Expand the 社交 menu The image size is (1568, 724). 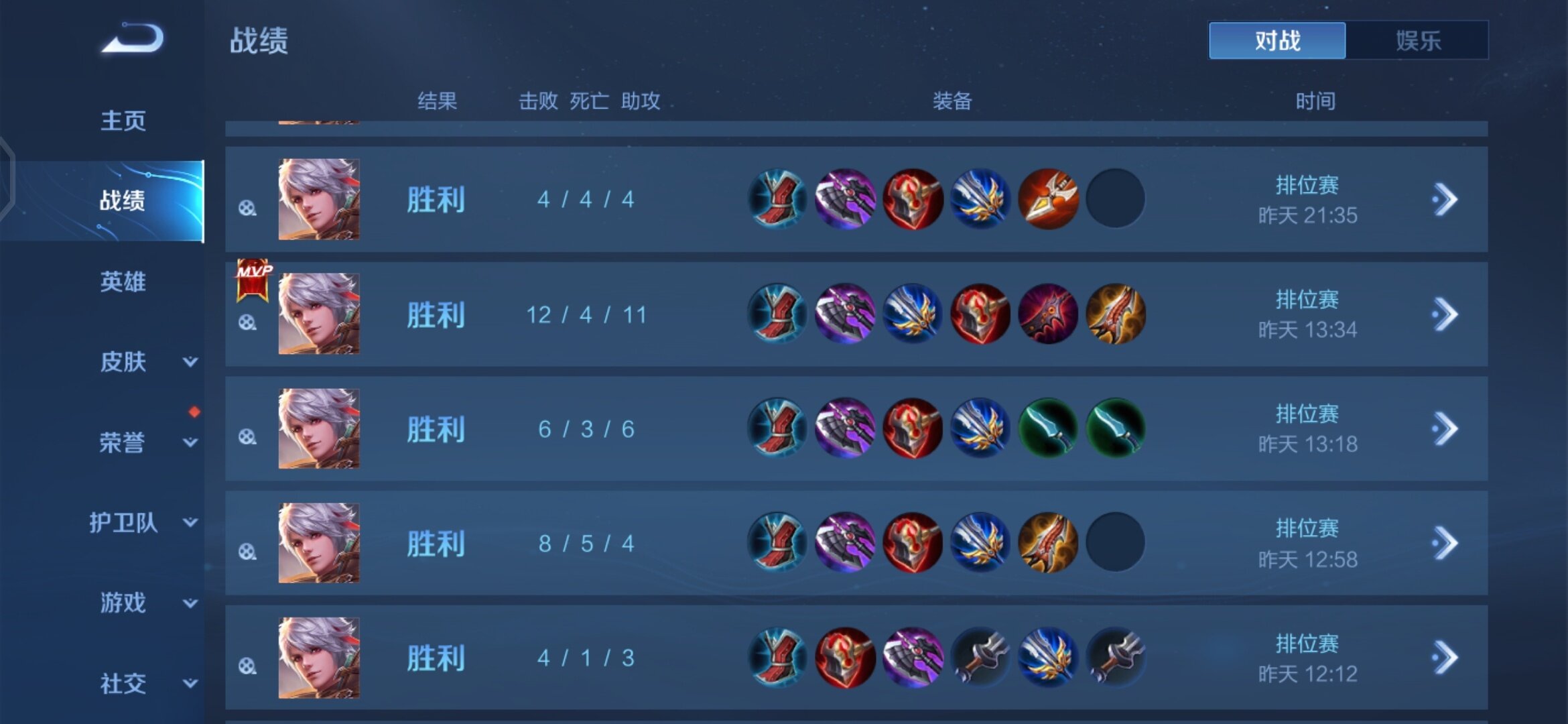pos(190,684)
